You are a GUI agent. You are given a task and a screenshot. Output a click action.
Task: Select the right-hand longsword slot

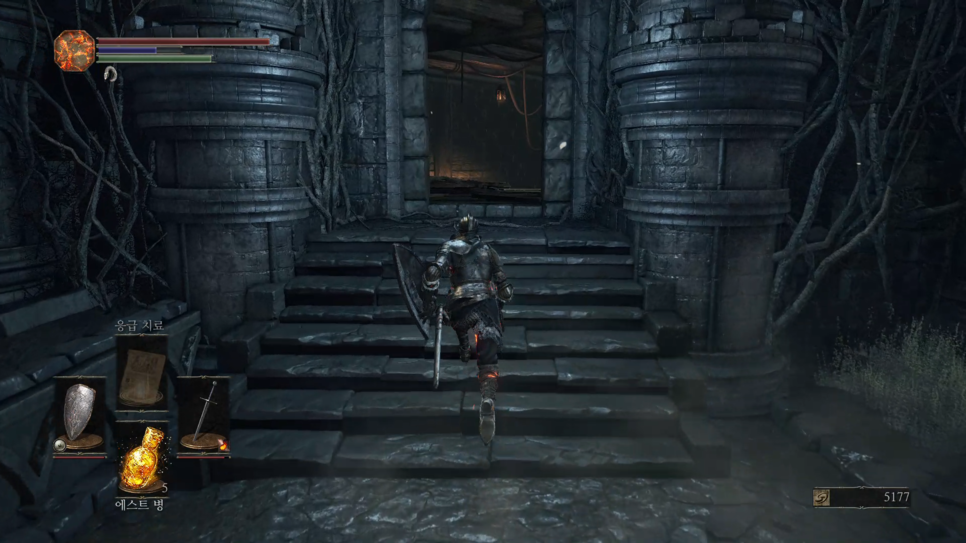point(204,413)
